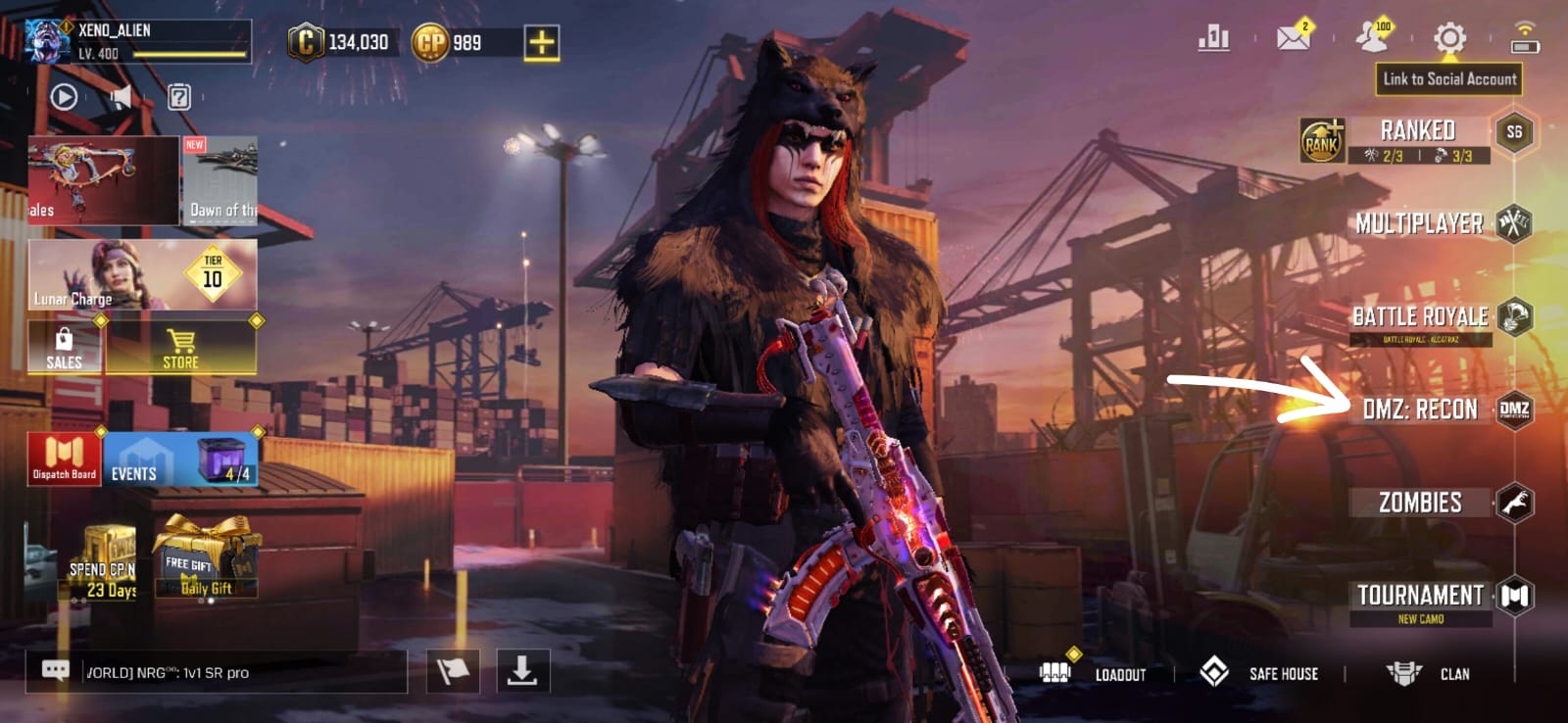This screenshot has height=723, width=1568.
Task: Open the settings gear icon
Action: 1449,38
